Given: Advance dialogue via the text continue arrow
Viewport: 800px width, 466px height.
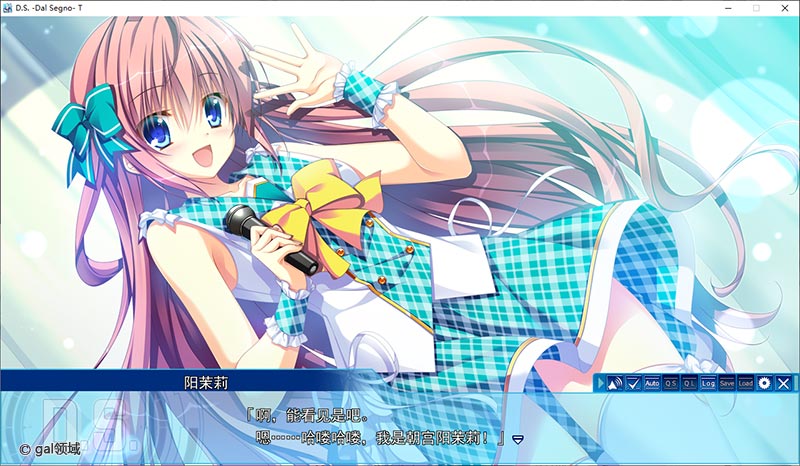Looking at the screenshot, I should click(x=518, y=438).
